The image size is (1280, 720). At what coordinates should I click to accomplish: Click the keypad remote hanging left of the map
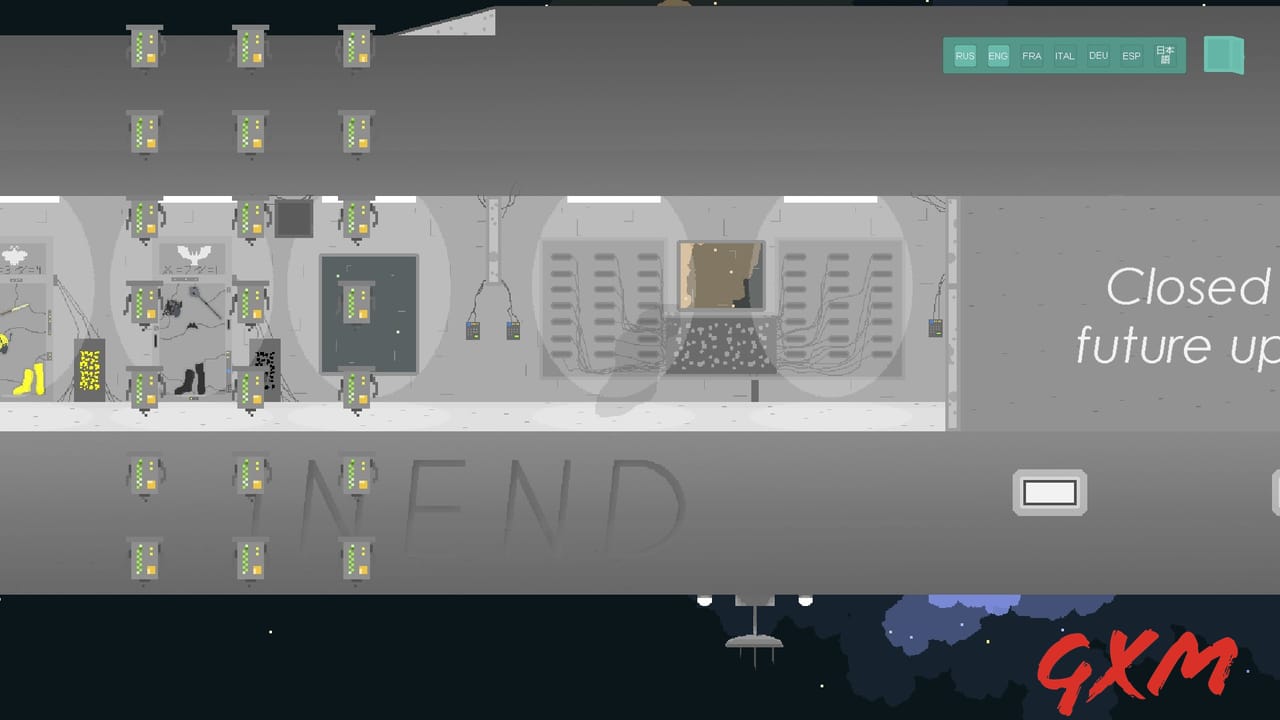pyautogui.click(x=473, y=330)
